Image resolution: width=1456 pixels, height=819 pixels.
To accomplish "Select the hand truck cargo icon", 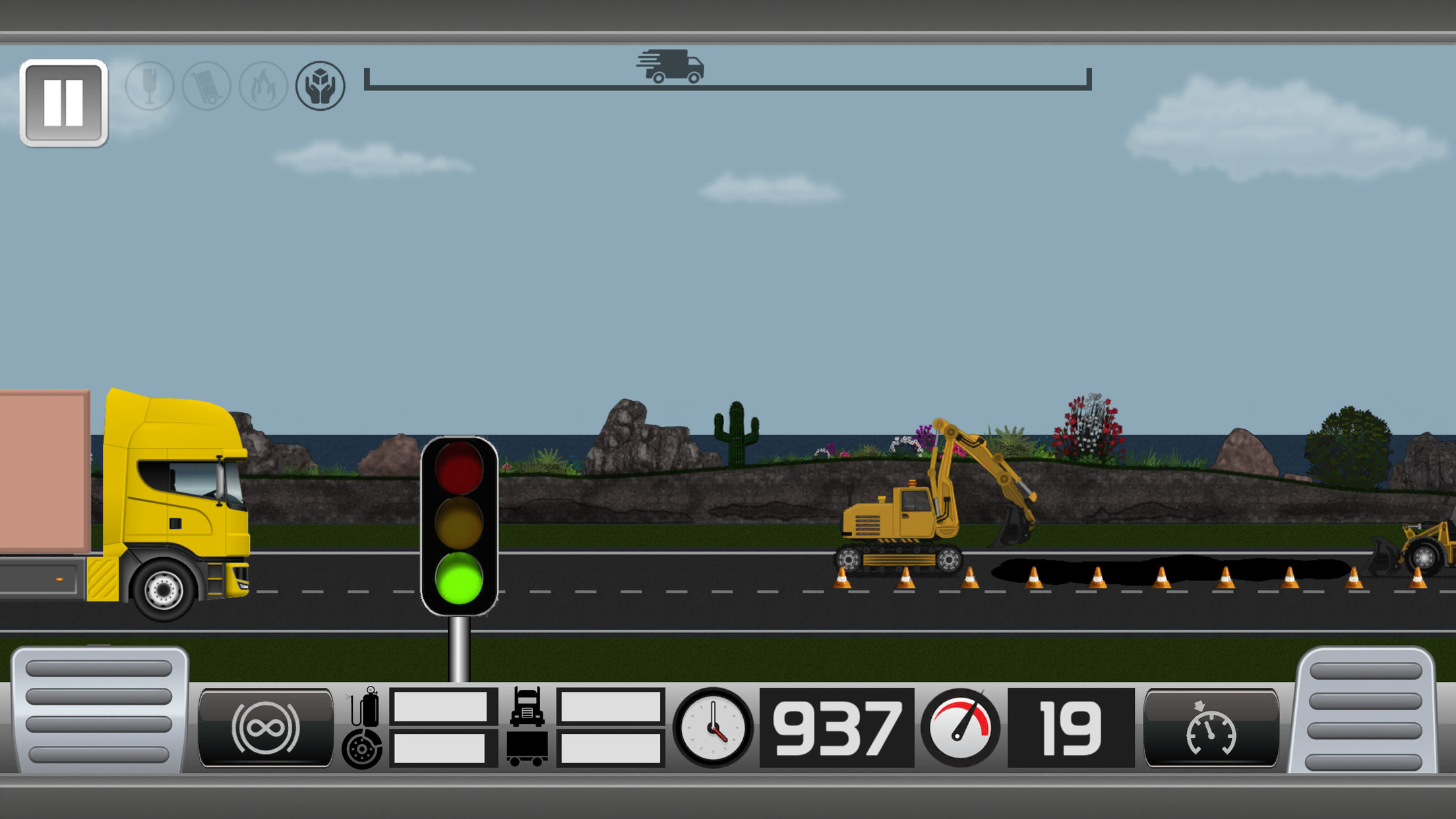I will pyautogui.click(x=206, y=86).
